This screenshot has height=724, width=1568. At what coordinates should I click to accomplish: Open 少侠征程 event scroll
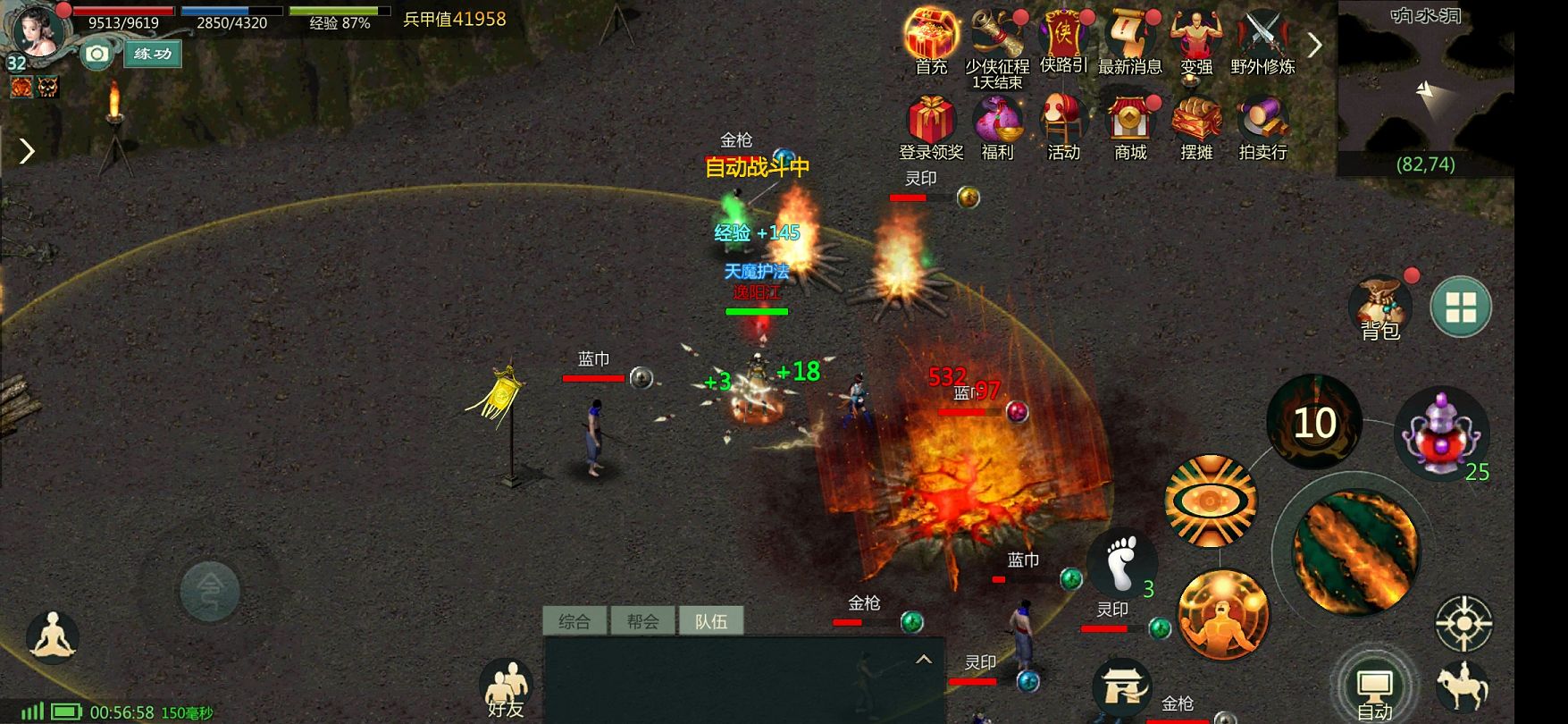pyautogui.click(x=997, y=36)
